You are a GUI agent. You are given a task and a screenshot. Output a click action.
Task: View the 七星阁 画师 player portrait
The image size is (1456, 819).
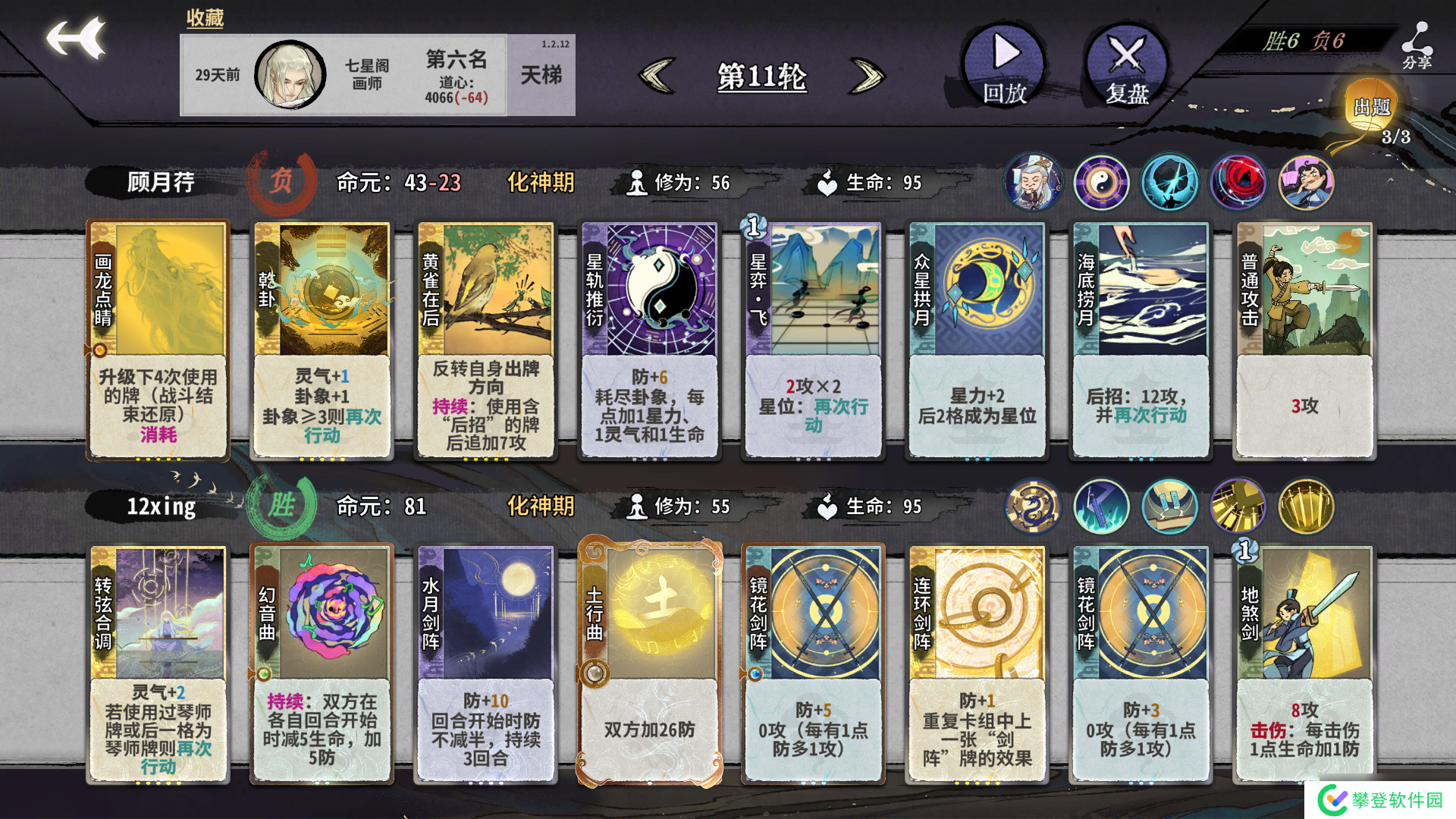tap(290, 75)
